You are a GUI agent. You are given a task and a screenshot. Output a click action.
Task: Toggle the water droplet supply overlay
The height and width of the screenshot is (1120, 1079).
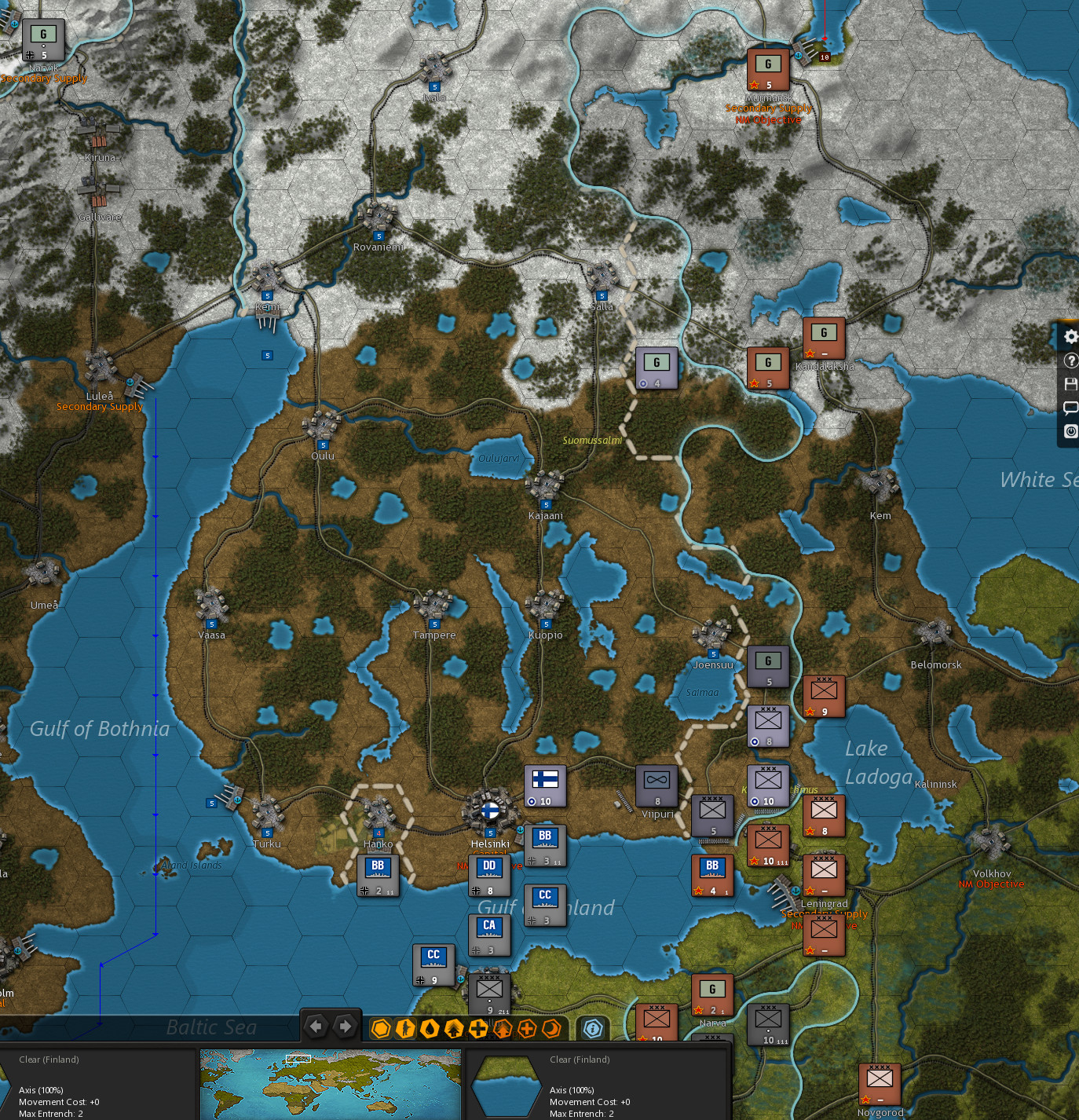(x=430, y=1027)
